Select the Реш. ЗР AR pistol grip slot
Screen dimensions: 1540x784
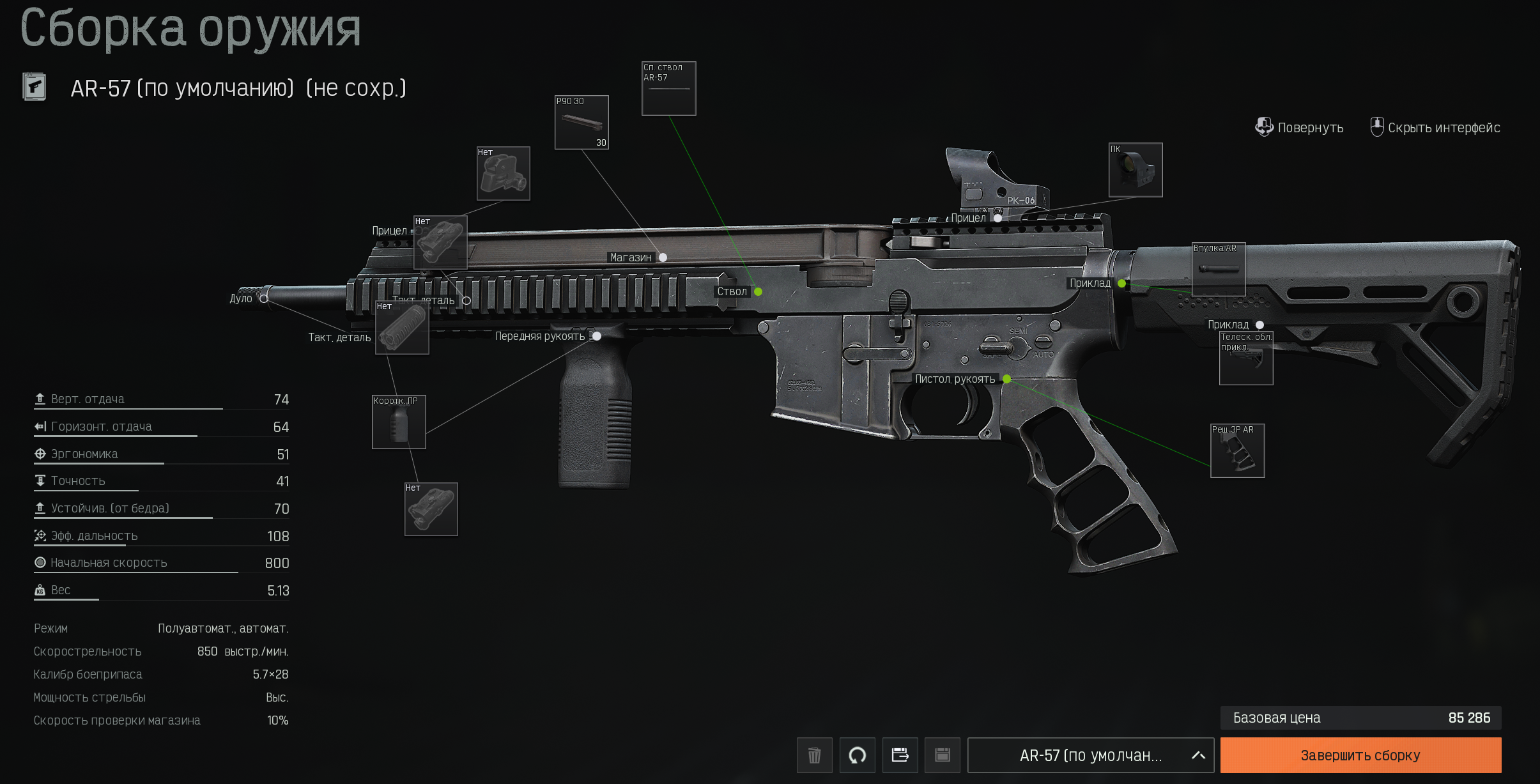click(x=1238, y=451)
